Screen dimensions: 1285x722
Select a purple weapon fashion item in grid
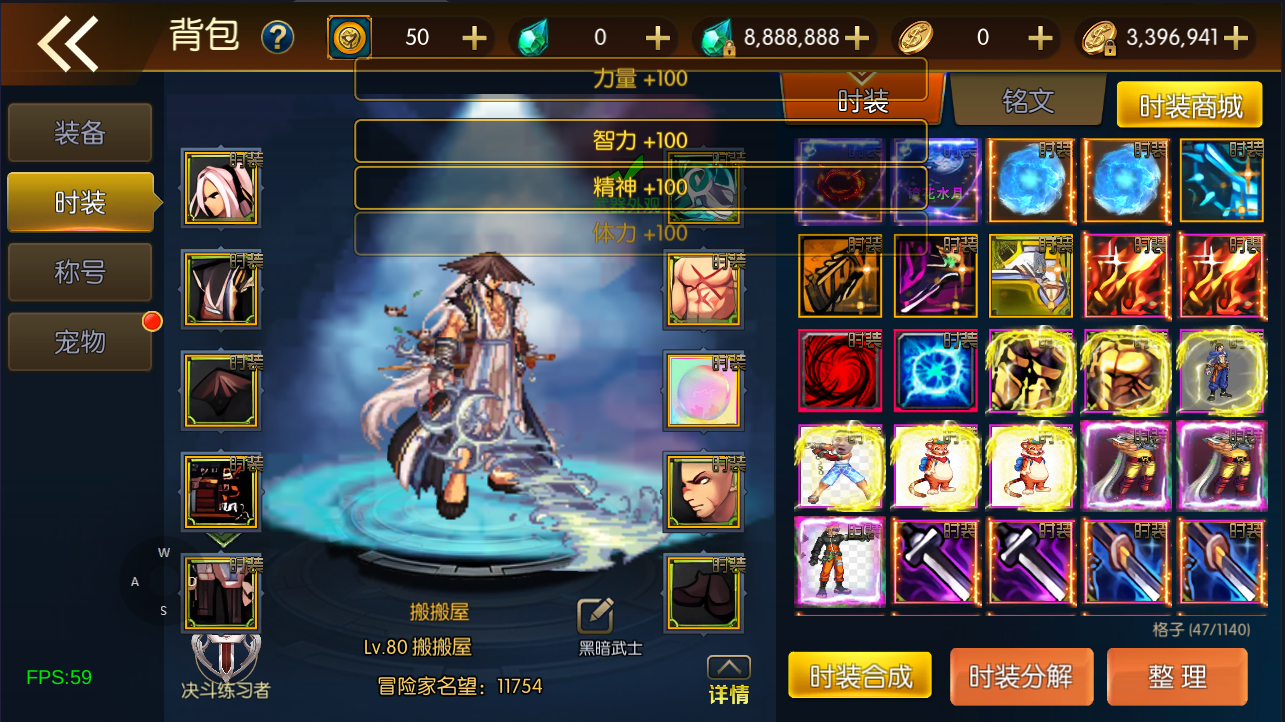(x=935, y=563)
